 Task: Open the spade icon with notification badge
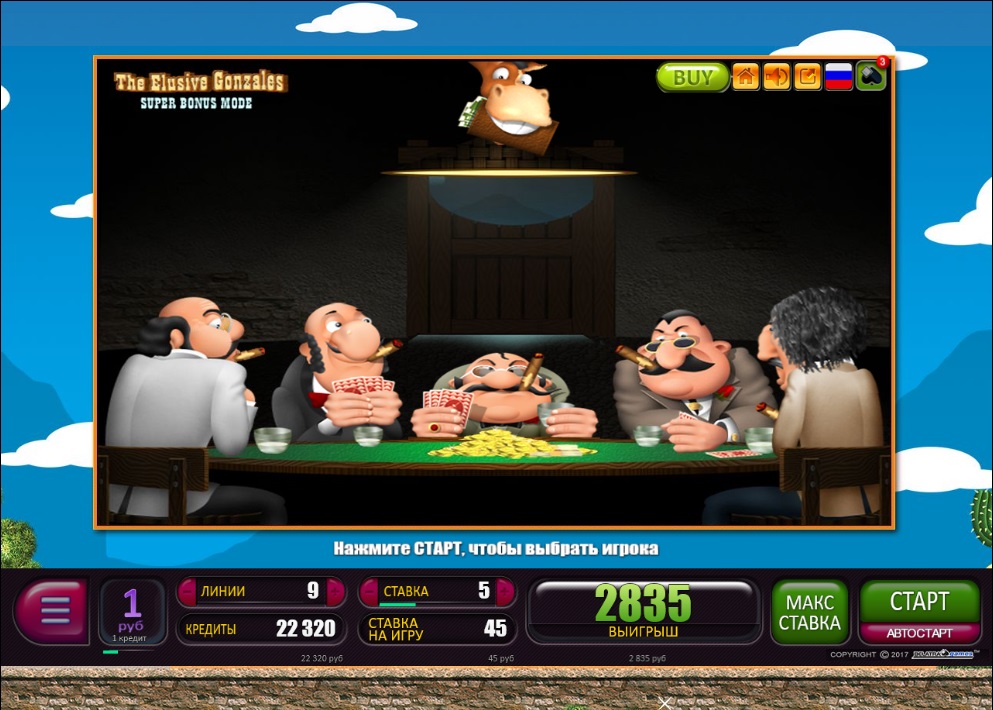tap(870, 77)
